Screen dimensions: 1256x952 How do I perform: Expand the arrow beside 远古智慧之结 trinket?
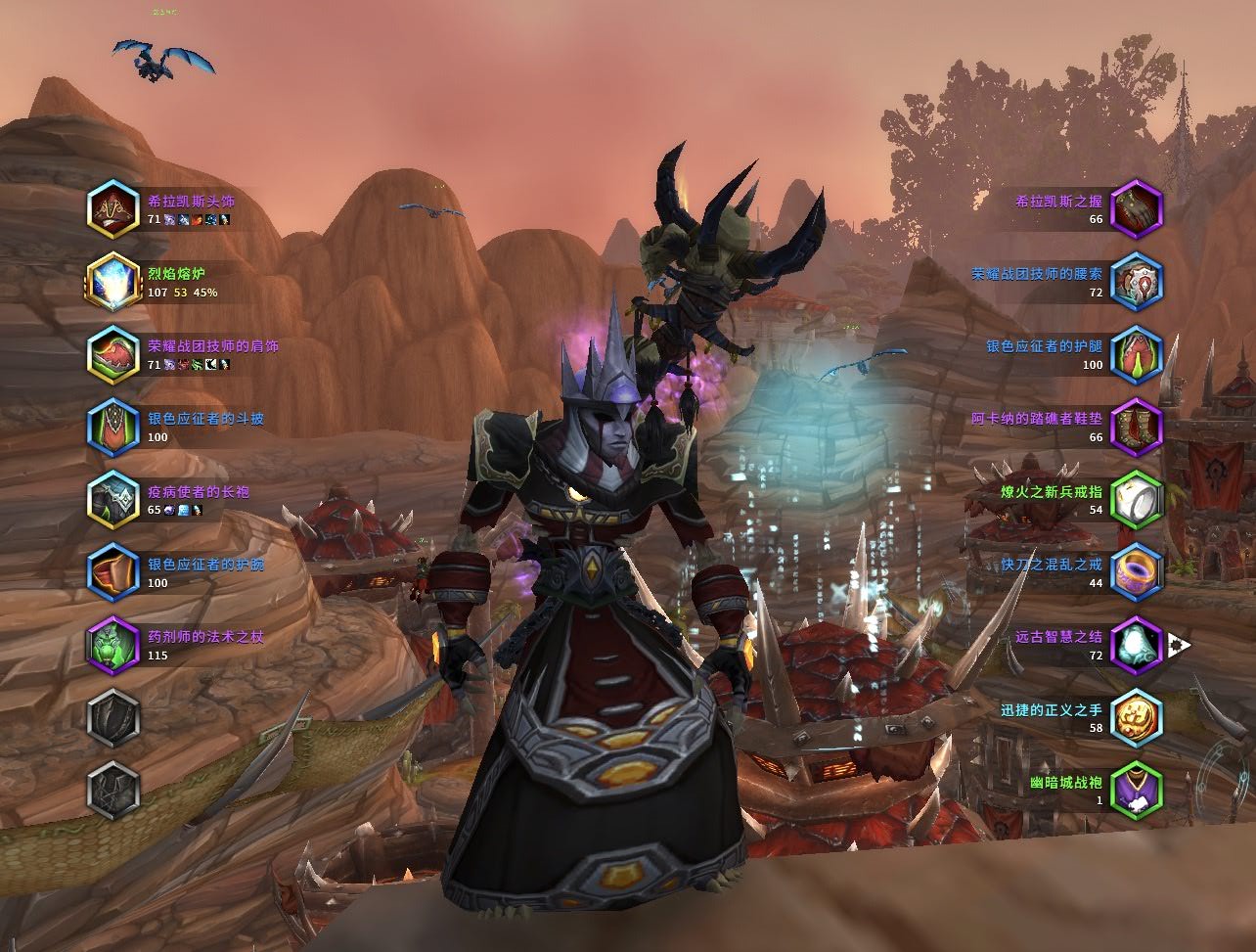click(1179, 645)
